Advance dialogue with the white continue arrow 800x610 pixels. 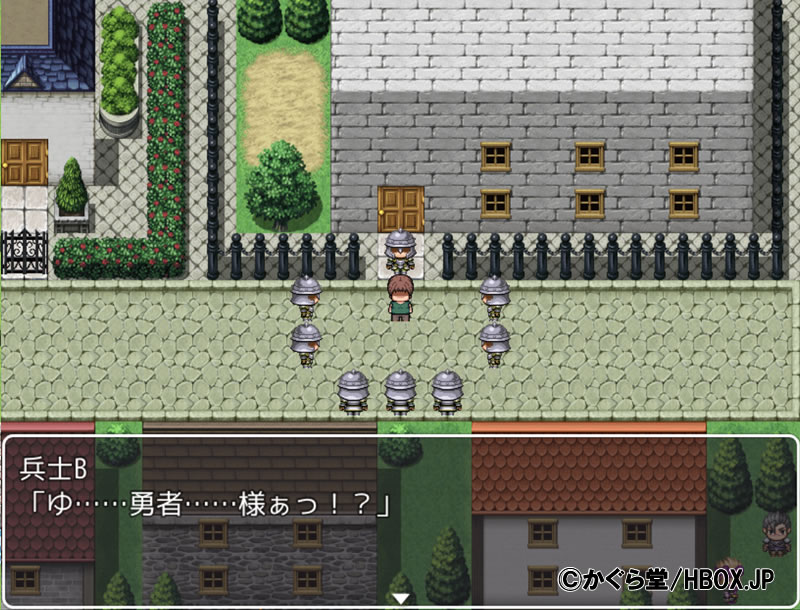[400, 597]
